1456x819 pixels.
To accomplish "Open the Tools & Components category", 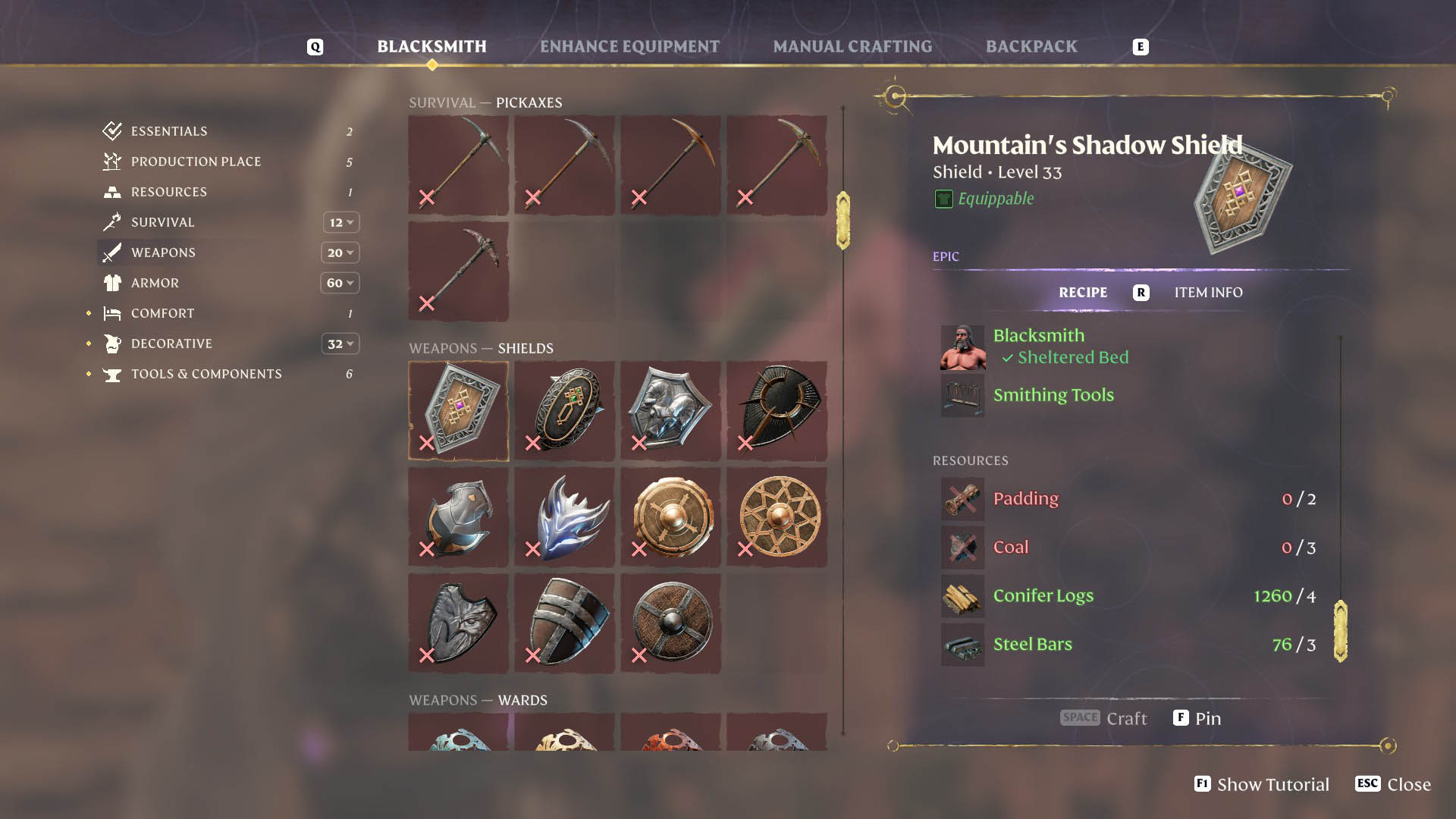I will click(x=206, y=374).
